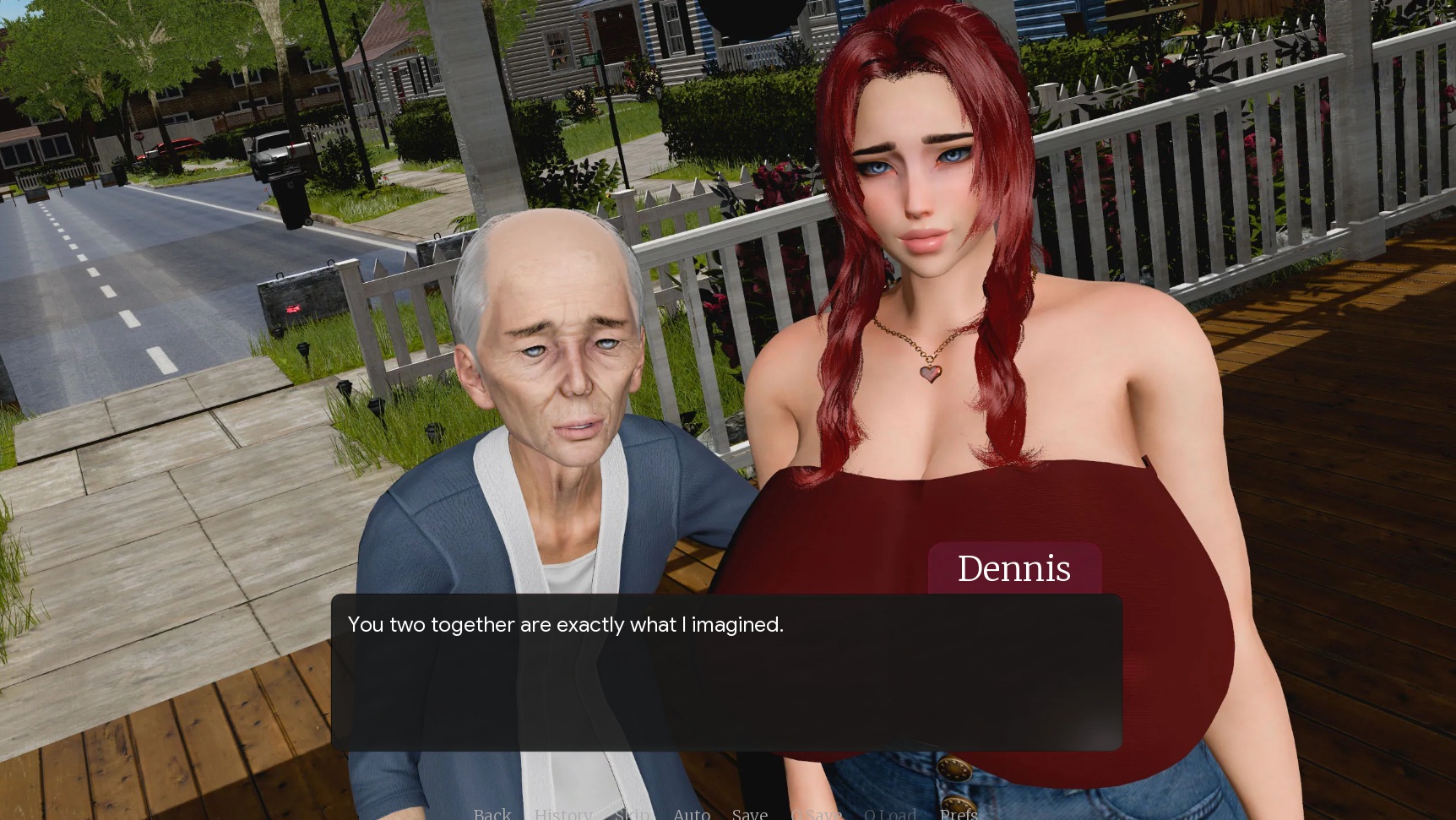Quick save with Q.Save

click(816, 813)
